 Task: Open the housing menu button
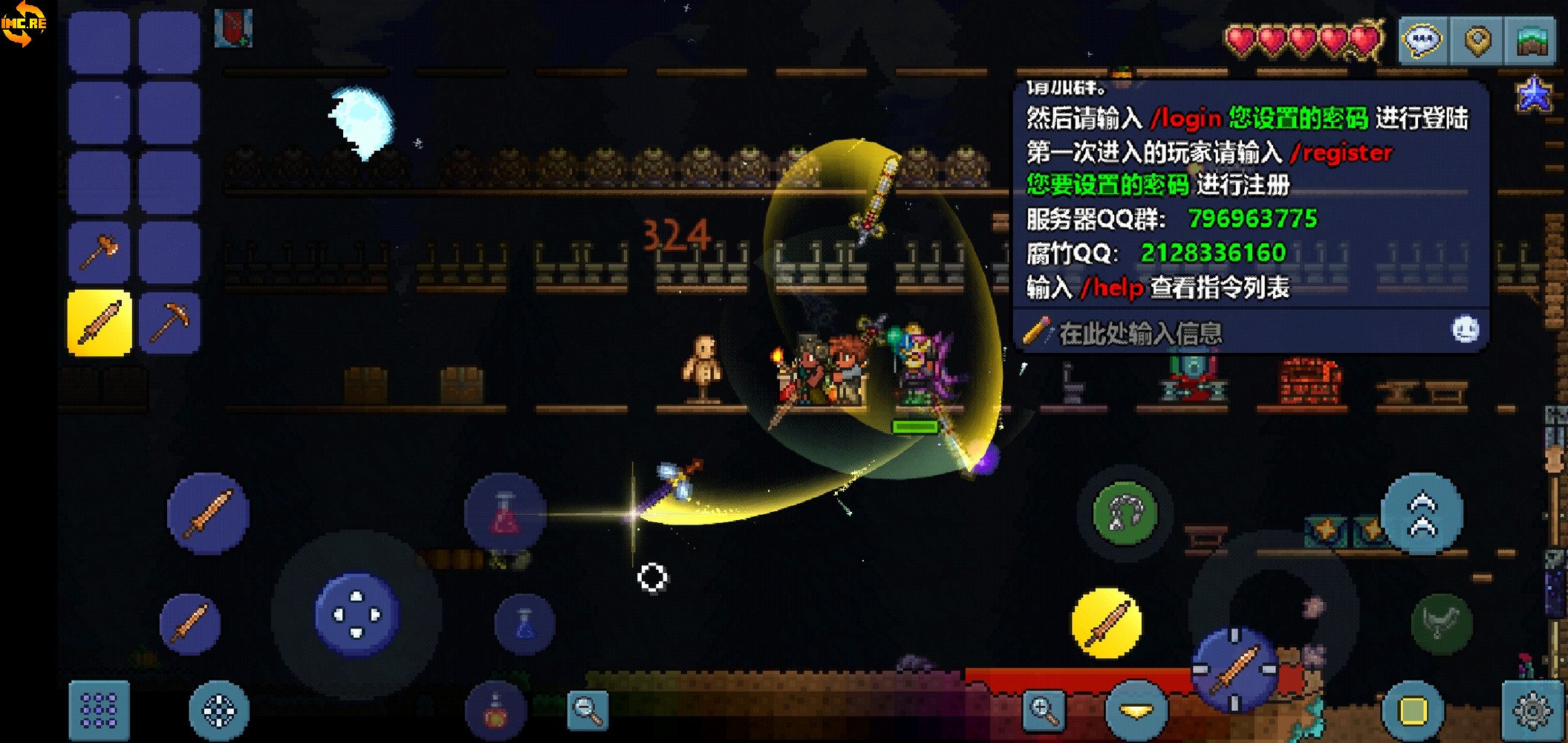[1532, 39]
